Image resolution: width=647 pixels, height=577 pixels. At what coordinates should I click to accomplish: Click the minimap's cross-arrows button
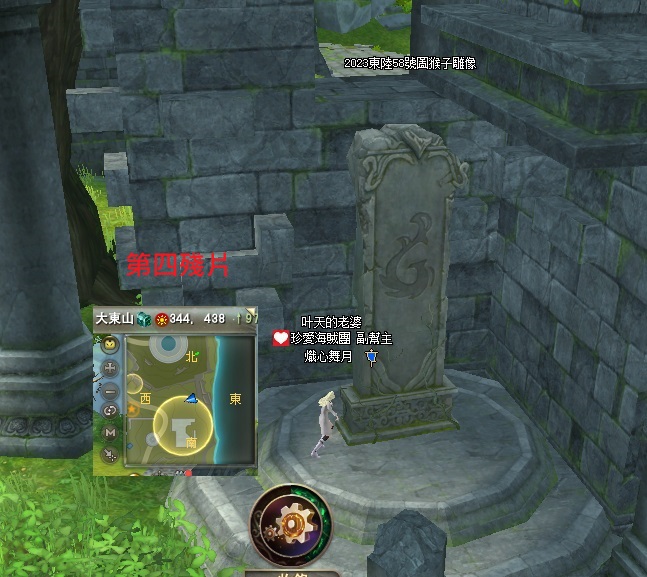tap(110, 367)
